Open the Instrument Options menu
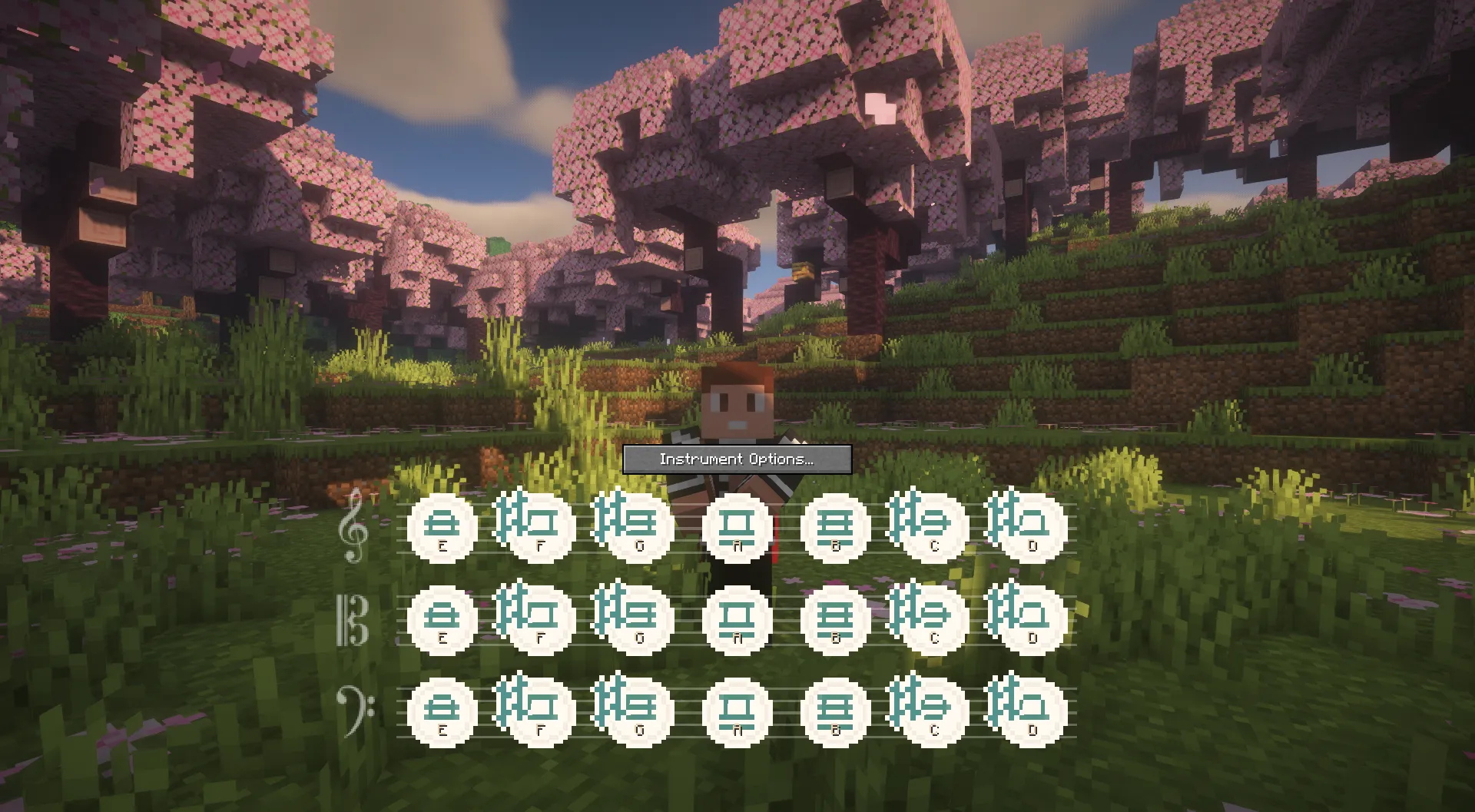1475x812 pixels. (736, 459)
